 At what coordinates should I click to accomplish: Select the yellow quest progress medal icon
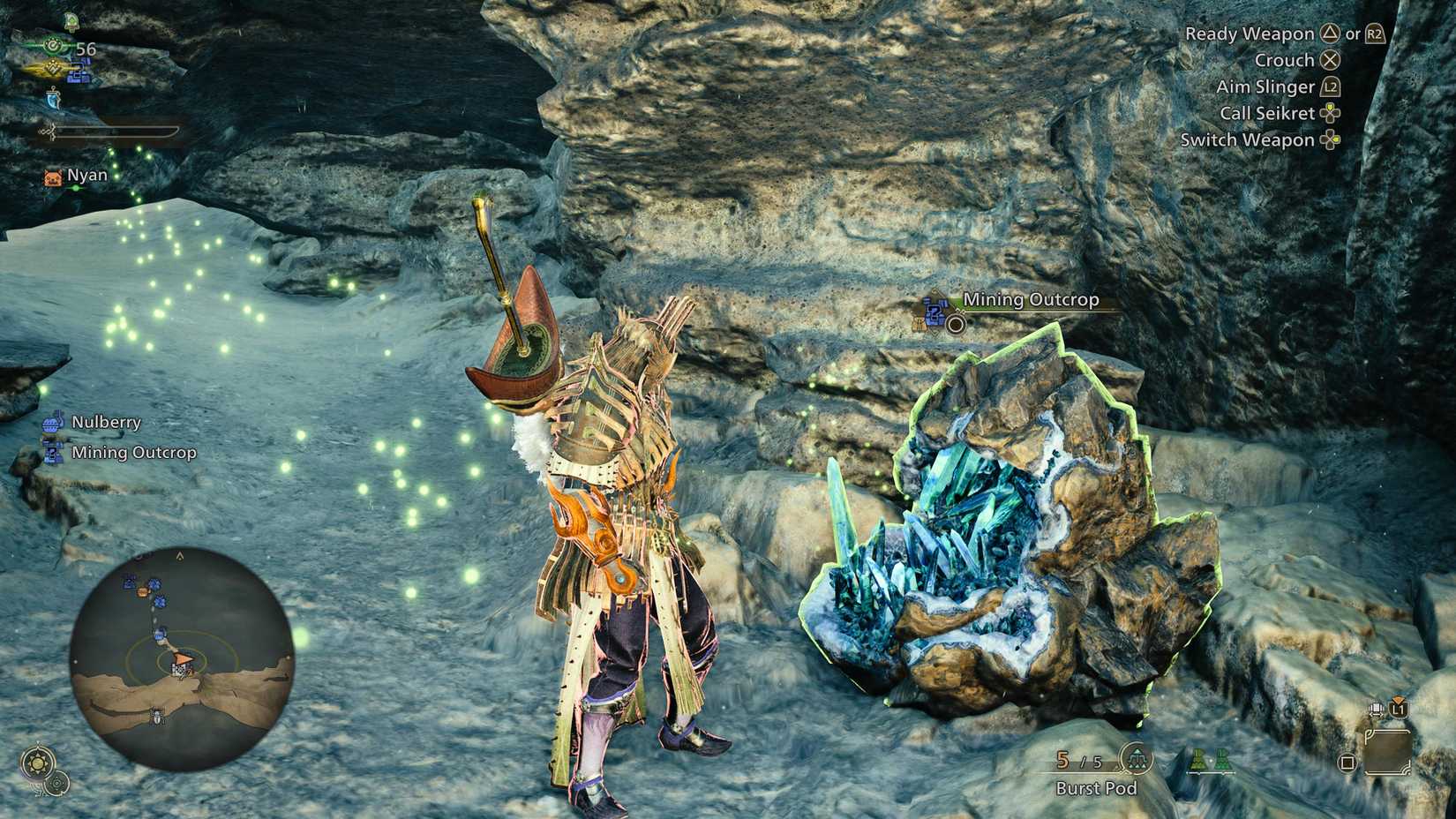[x=53, y=68]
